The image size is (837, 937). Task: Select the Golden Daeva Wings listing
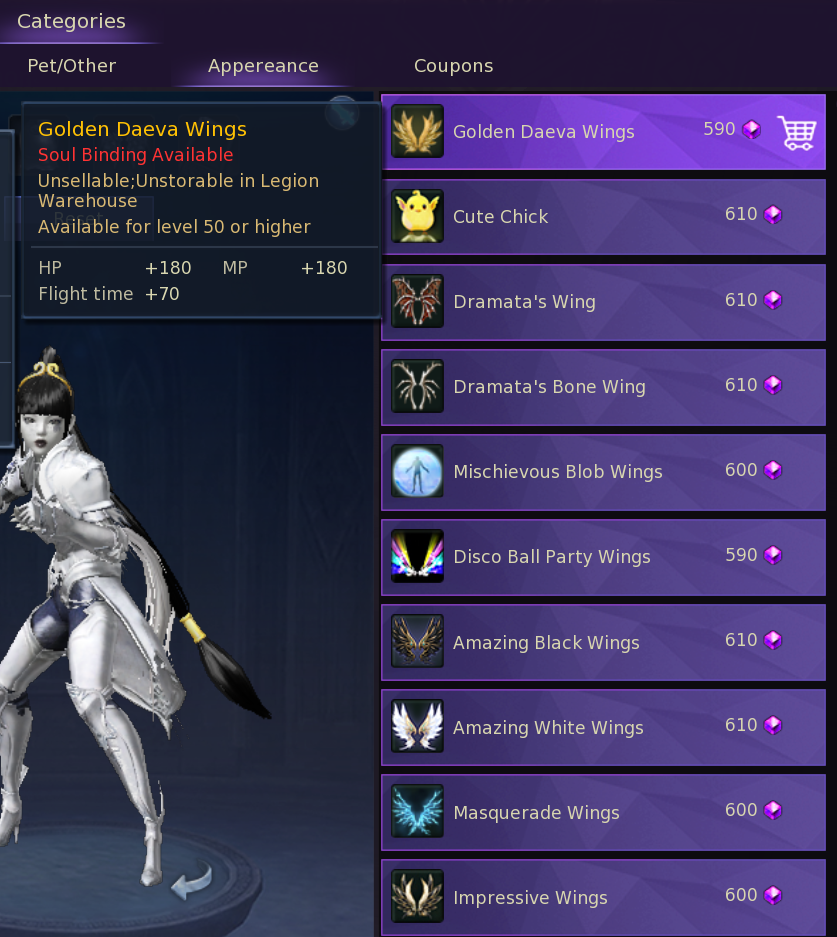tap(543, 132)
